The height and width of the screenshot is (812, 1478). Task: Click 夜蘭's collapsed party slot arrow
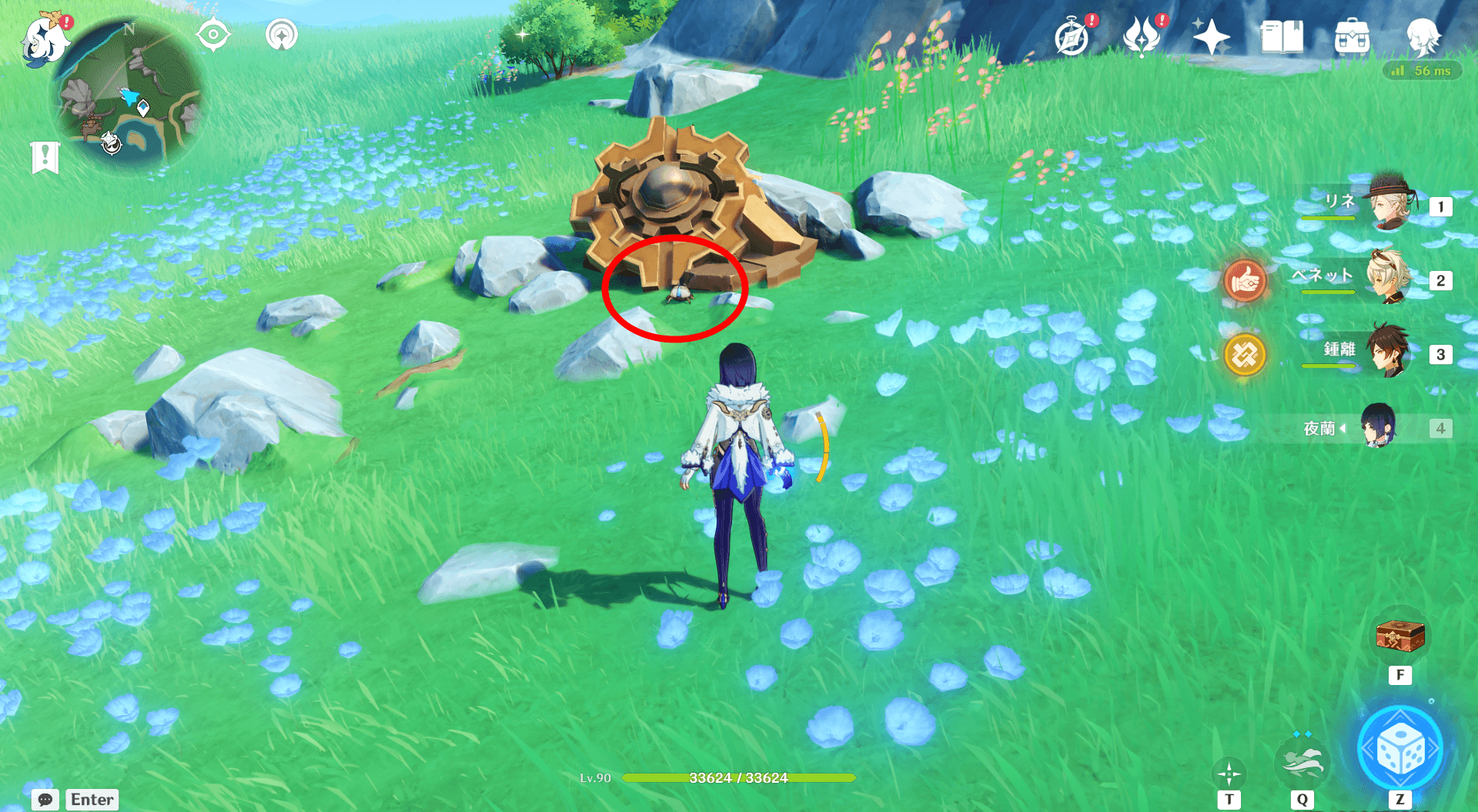(x=1343, y=429)
